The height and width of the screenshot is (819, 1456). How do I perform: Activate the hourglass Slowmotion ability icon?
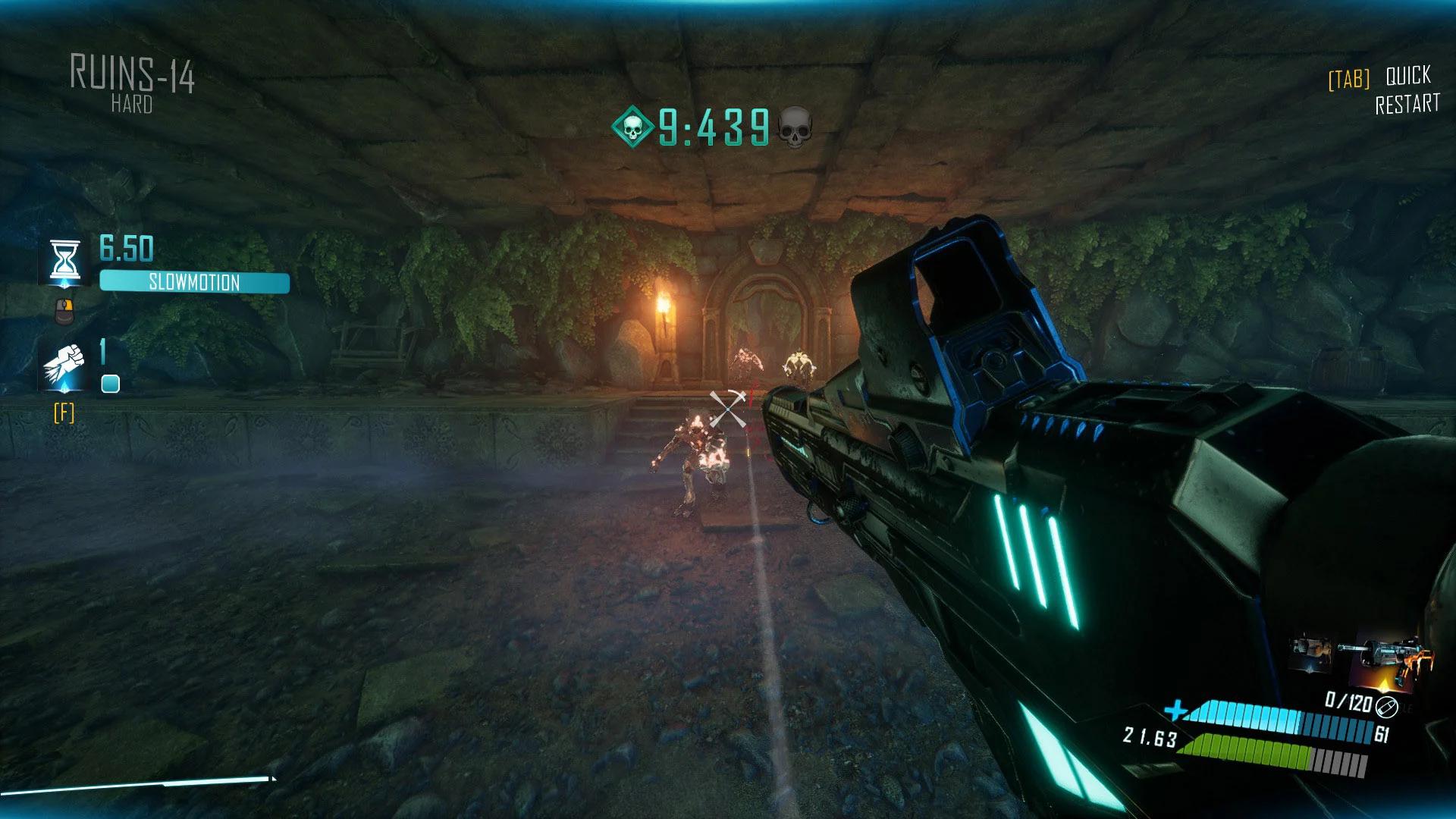(x=65, y=262)
